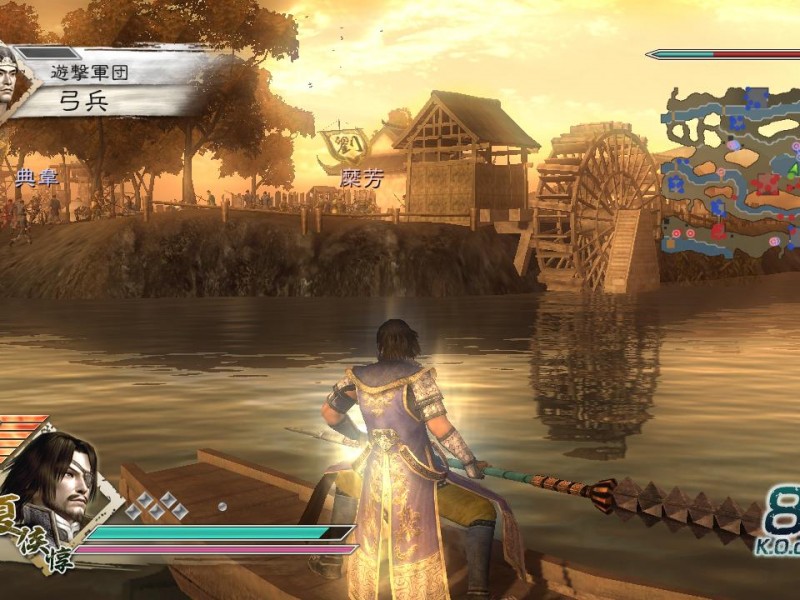Click the battlefield minimap

coord(732,168)
